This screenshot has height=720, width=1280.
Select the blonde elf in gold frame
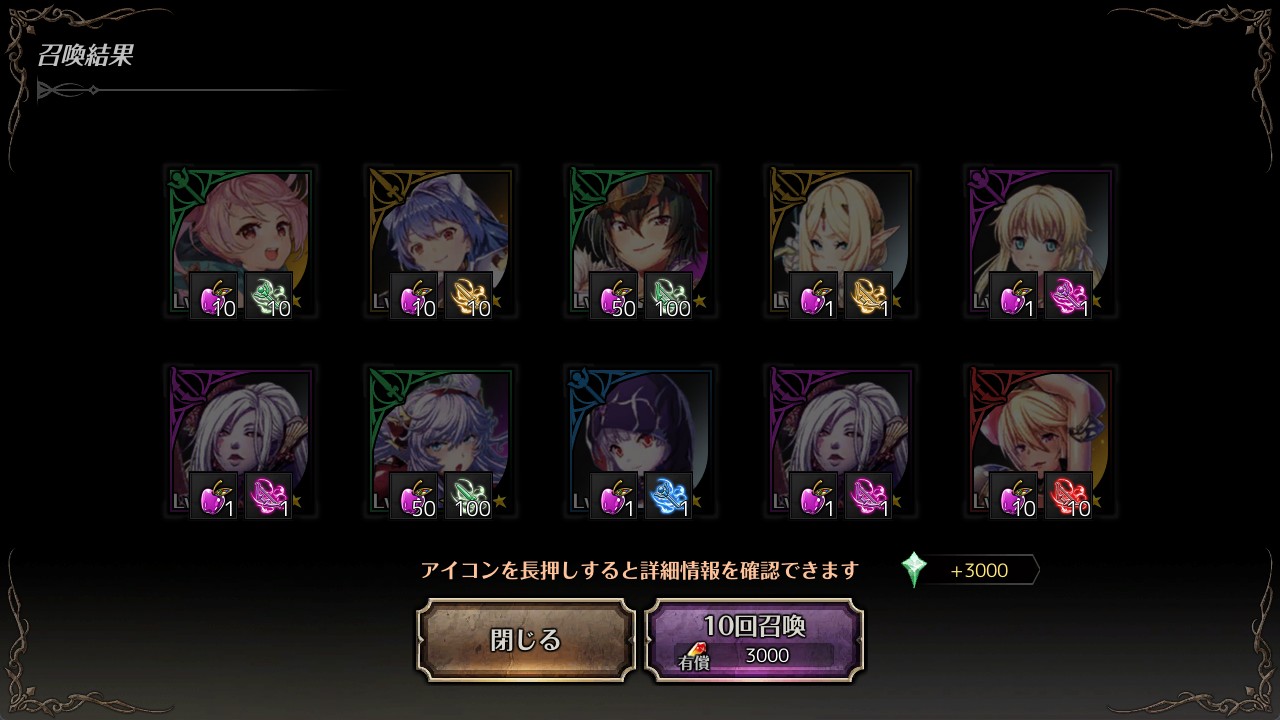click(841, 230)
